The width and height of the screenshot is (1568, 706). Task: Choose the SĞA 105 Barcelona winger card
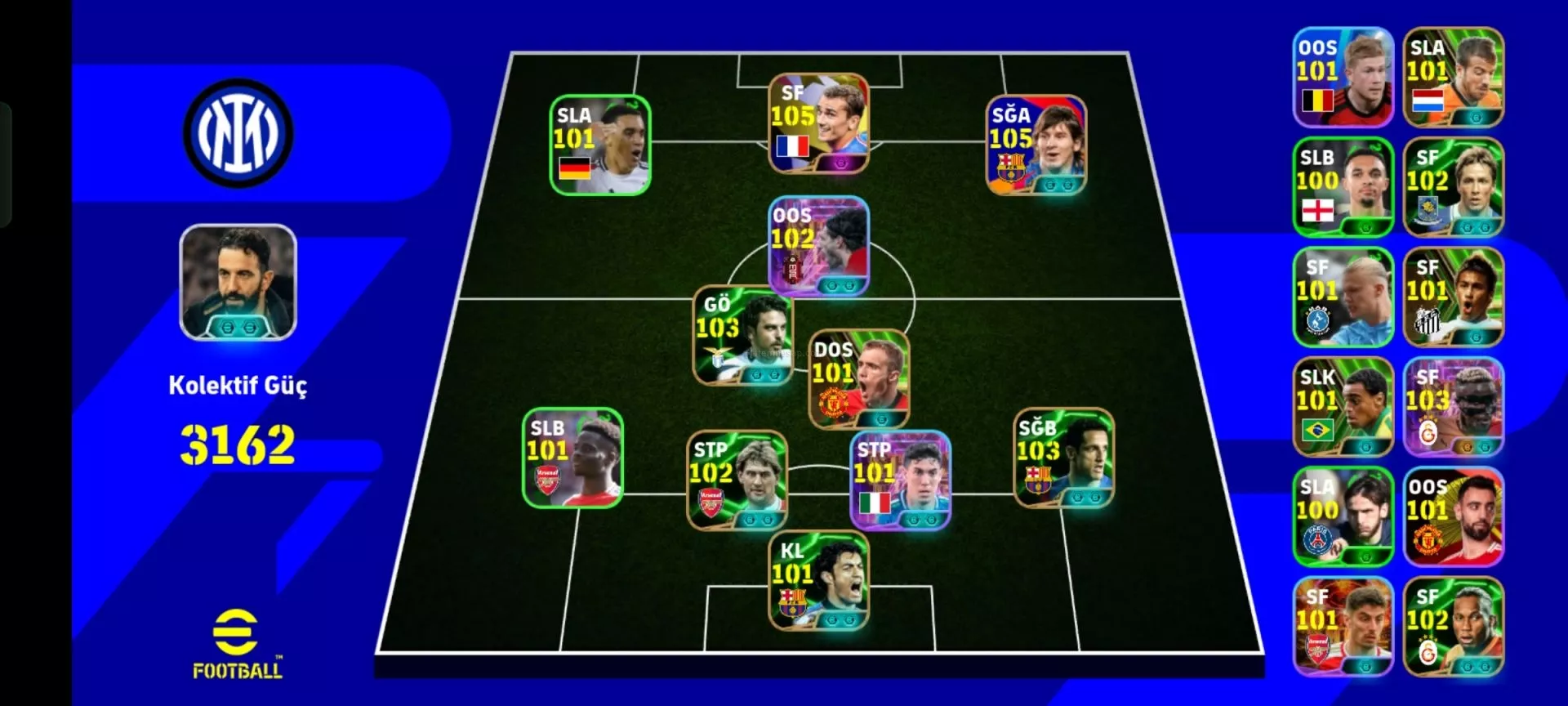pos(1036,145)
